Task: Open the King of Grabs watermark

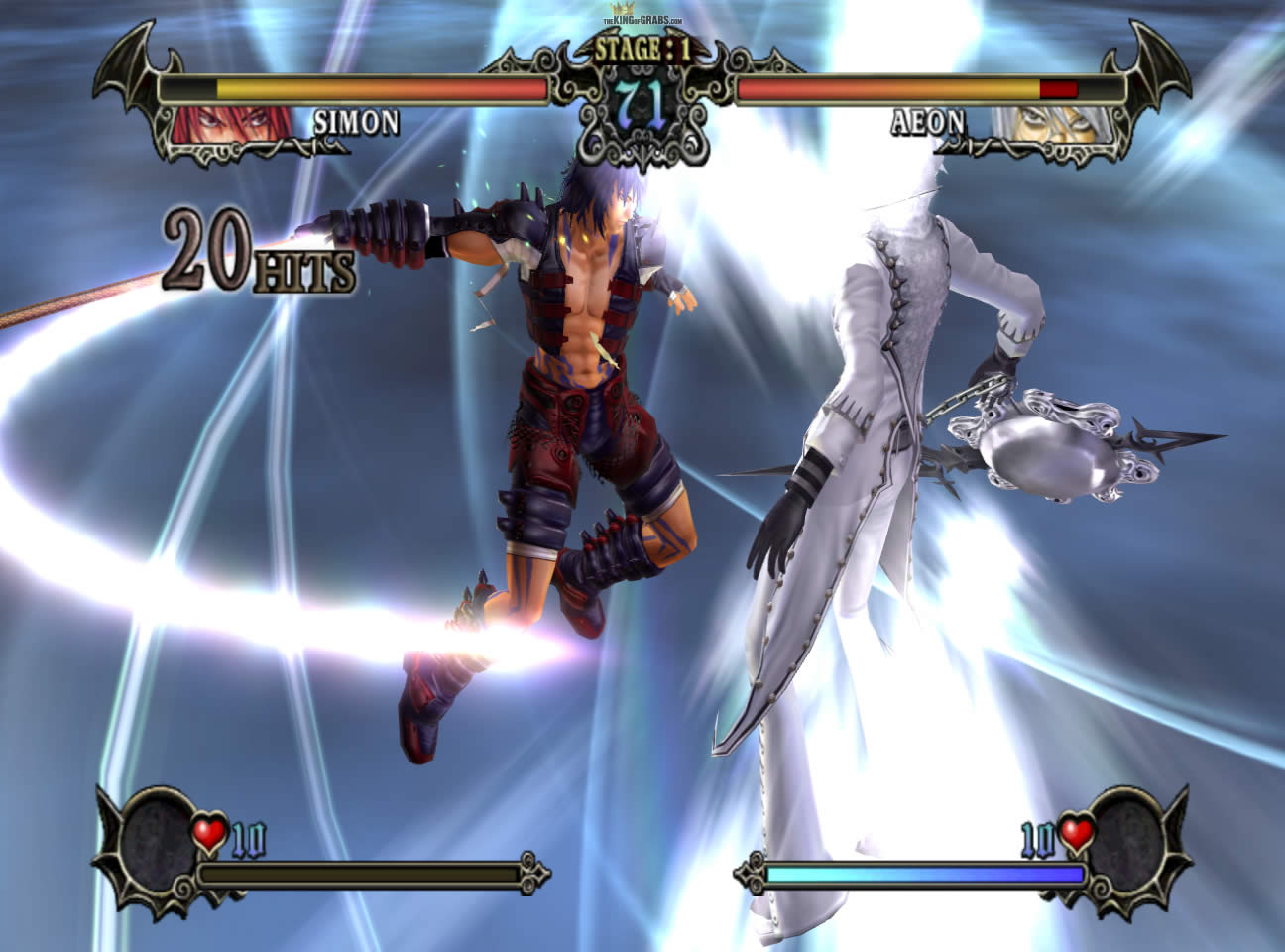Action: tap(642, 19)
